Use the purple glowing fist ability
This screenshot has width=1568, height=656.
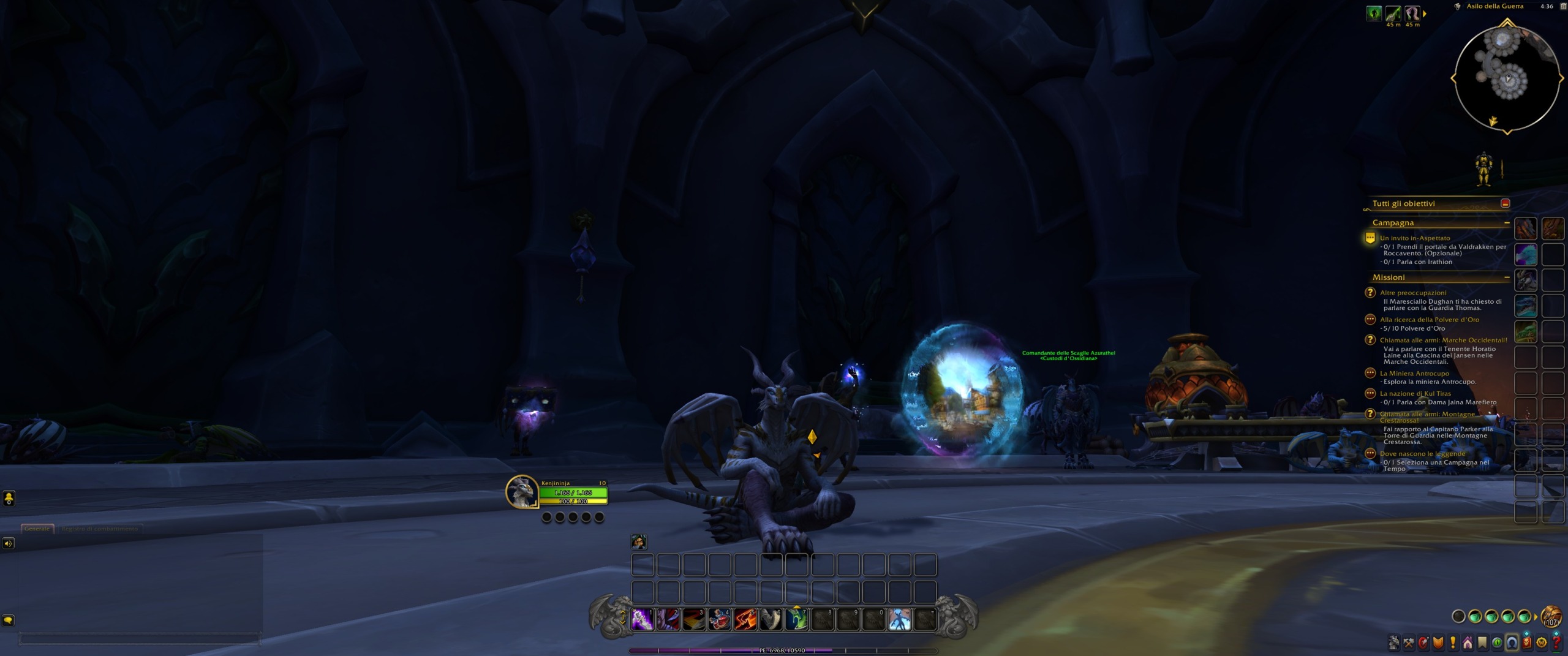pos(643,620)
